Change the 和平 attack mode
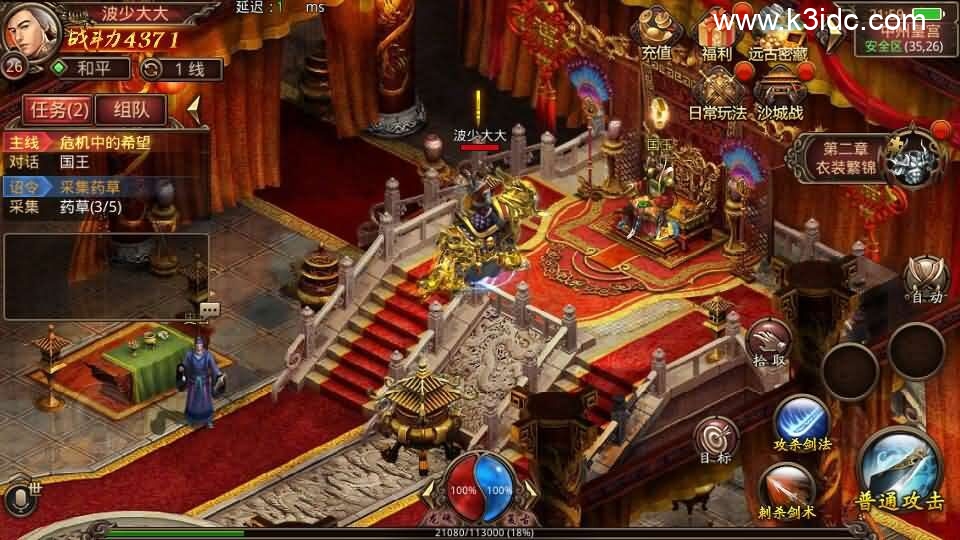 click(88, 69)
